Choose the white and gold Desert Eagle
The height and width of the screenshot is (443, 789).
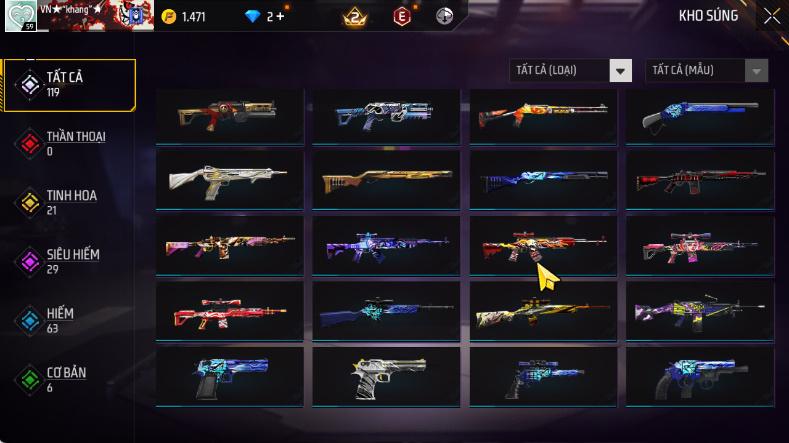385,375
